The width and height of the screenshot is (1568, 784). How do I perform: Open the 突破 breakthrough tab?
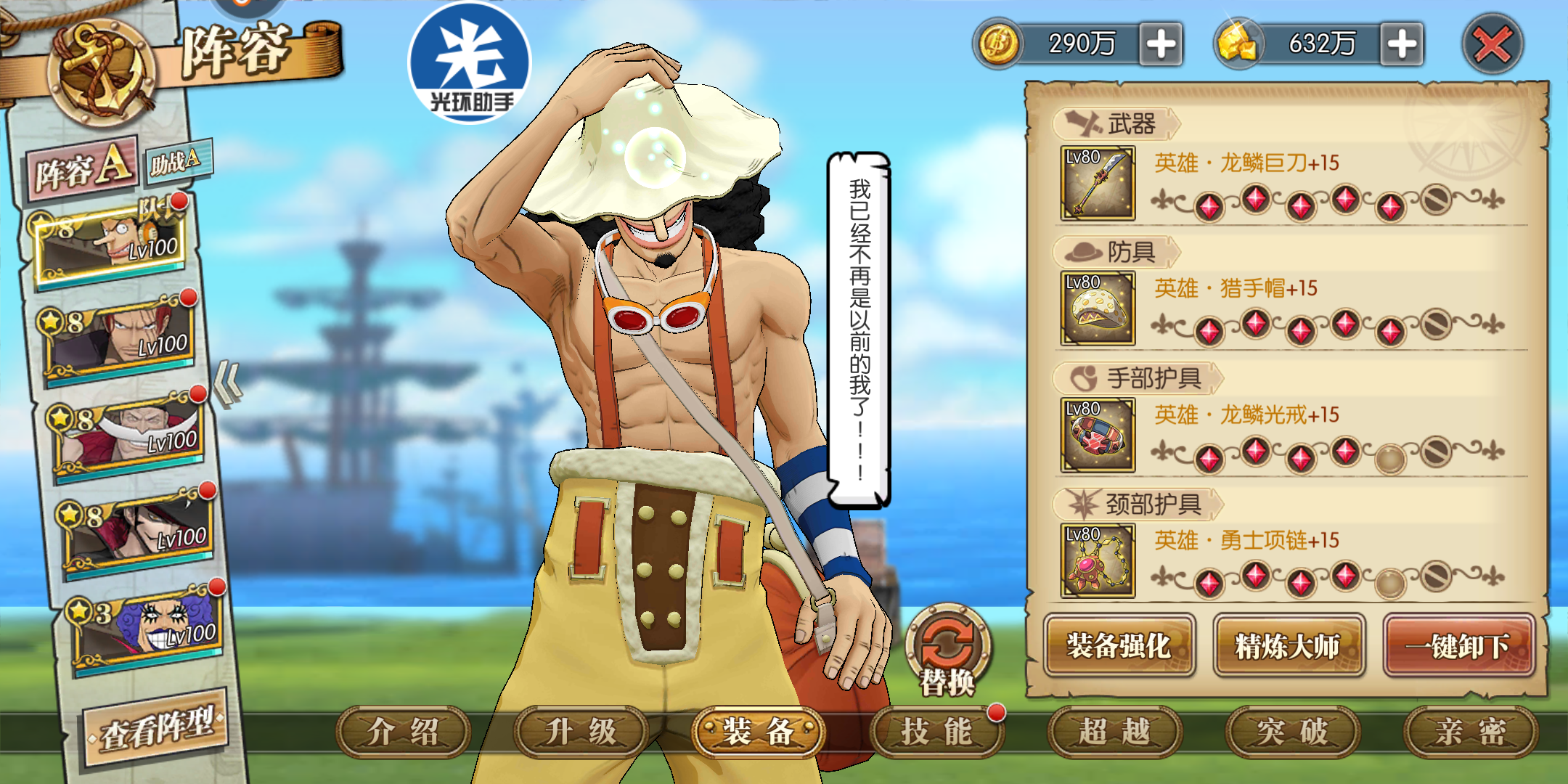(1292, 732)
